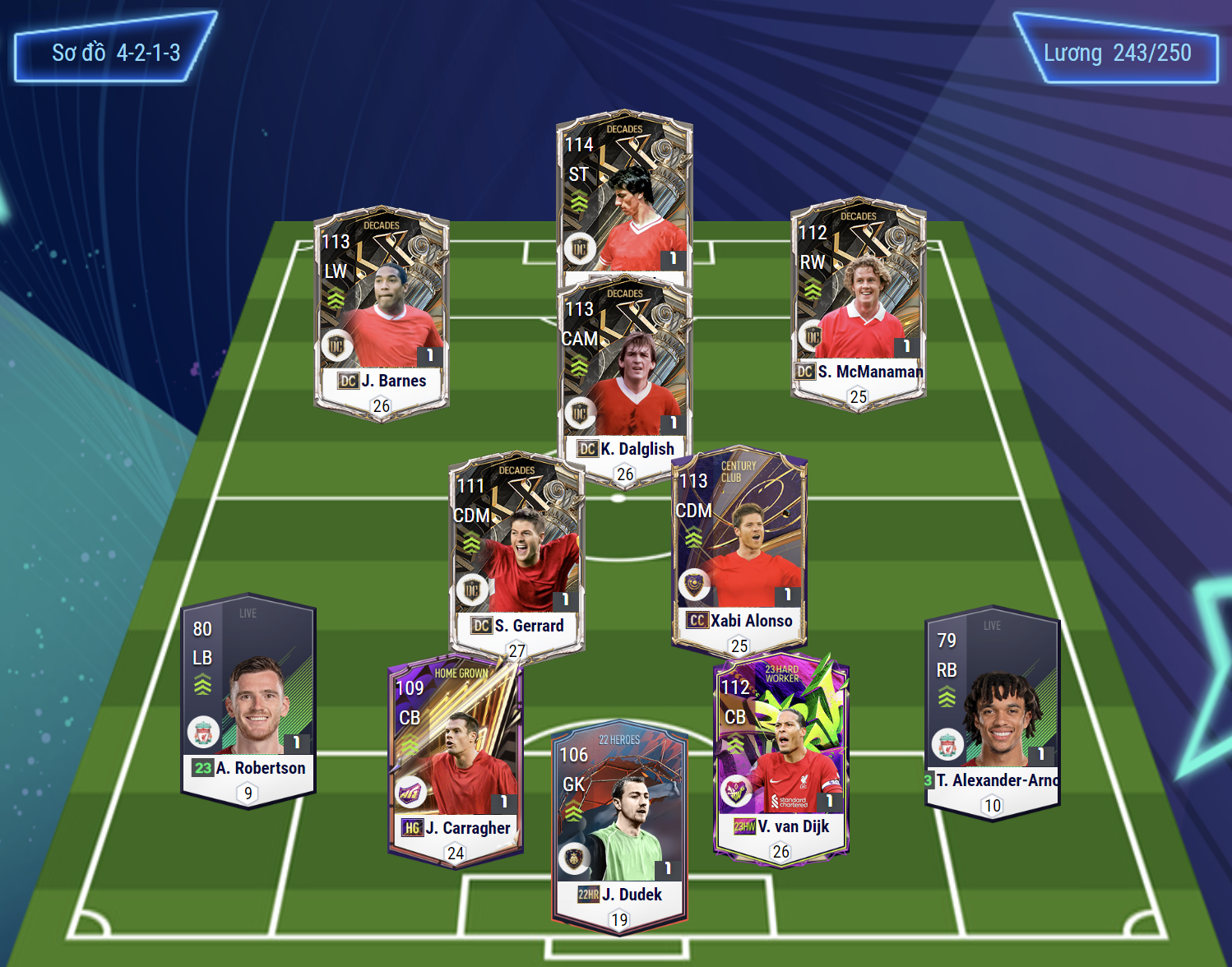Select the S. Gerrard CDM card
Image resolution: width=1232 pixels, height=967 pixels.
click(x=516, y=551)
